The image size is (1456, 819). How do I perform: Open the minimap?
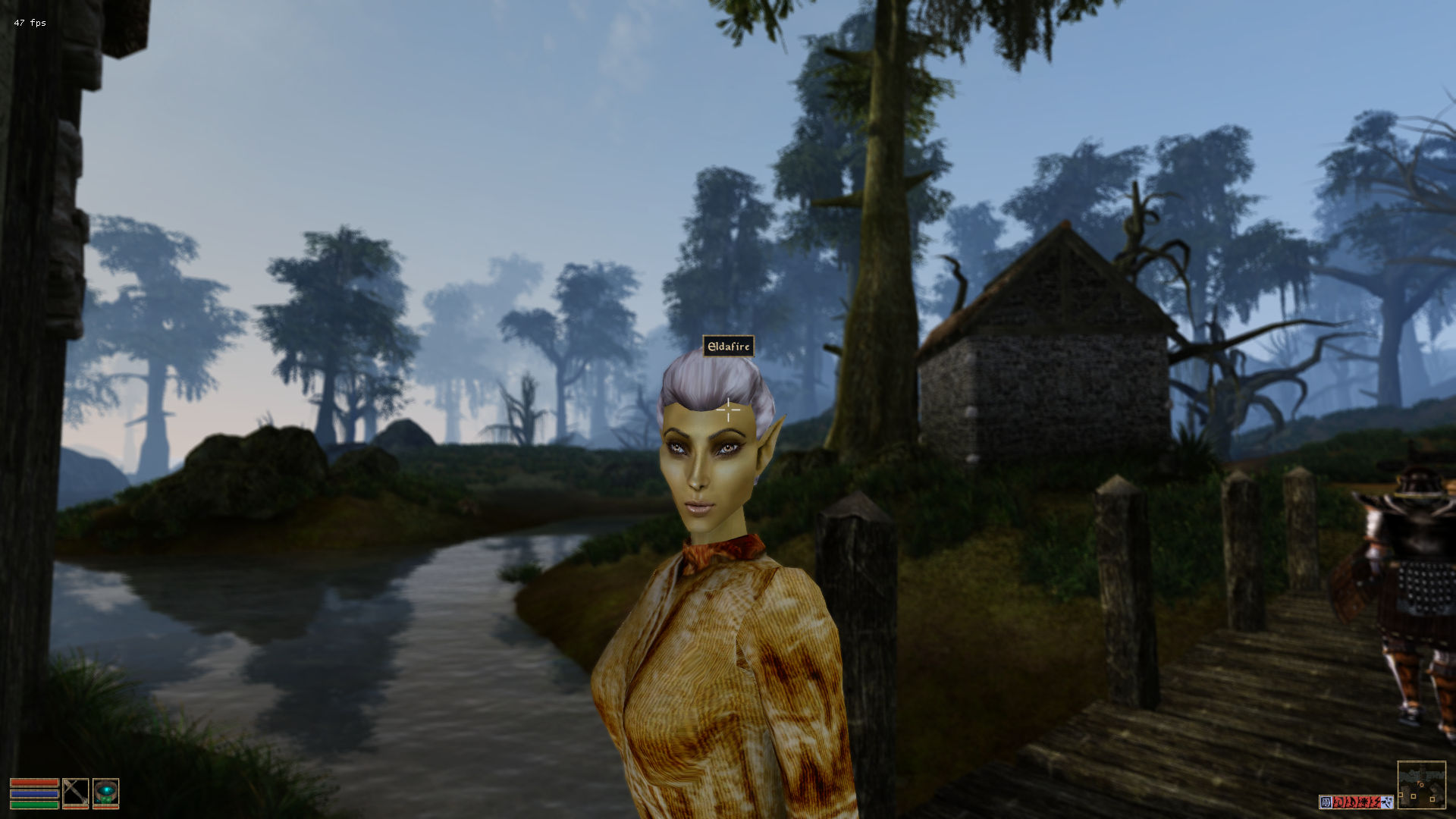pyautogui.click(x=1421, y=784)
